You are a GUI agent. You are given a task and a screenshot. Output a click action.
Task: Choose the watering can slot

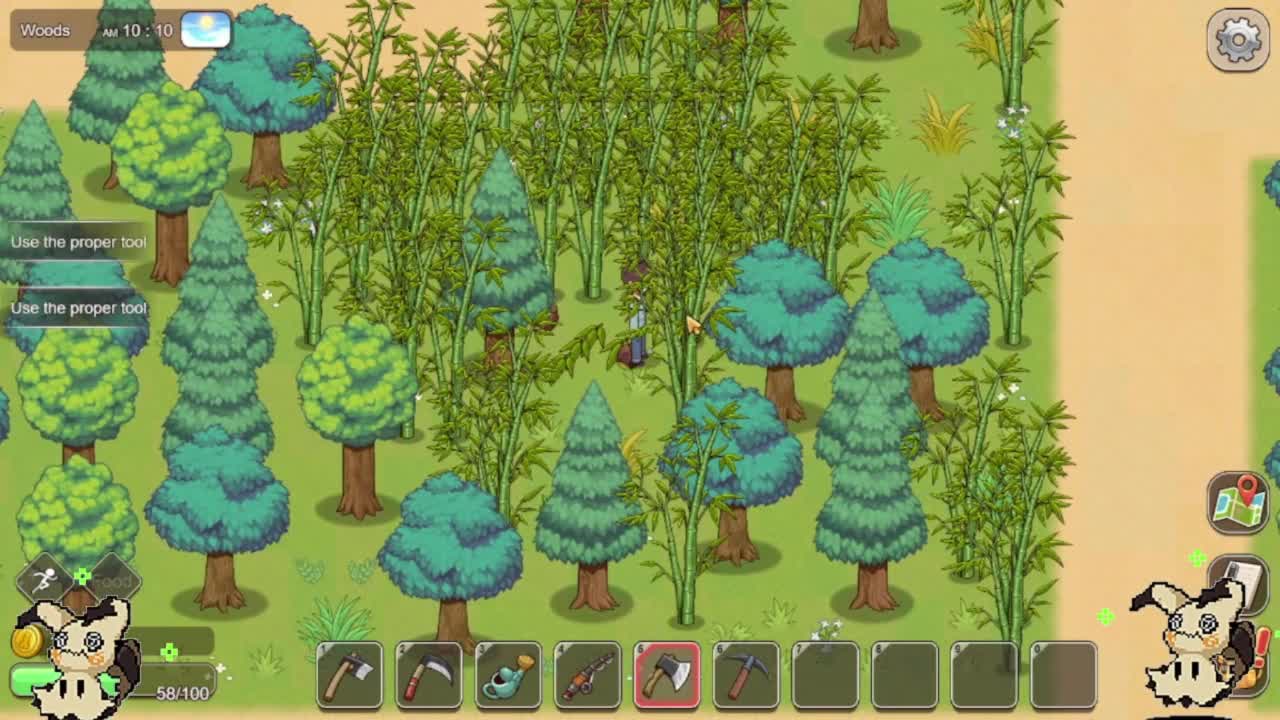point(508,675)
